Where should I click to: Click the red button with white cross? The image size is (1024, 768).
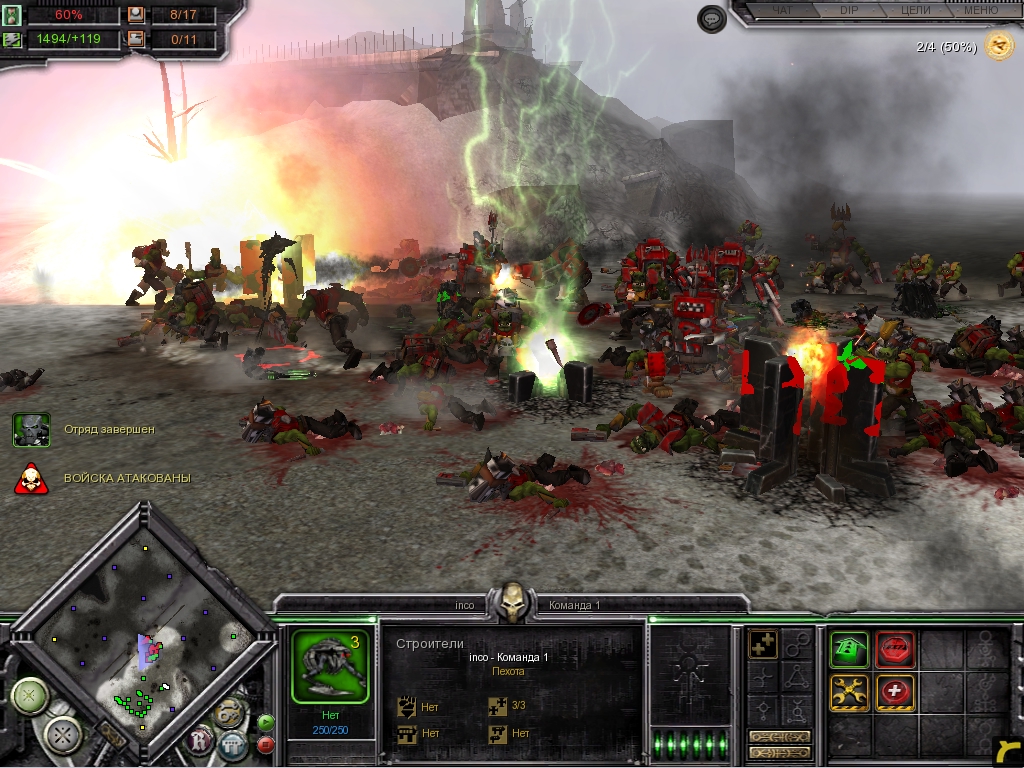tap(895, 692)
